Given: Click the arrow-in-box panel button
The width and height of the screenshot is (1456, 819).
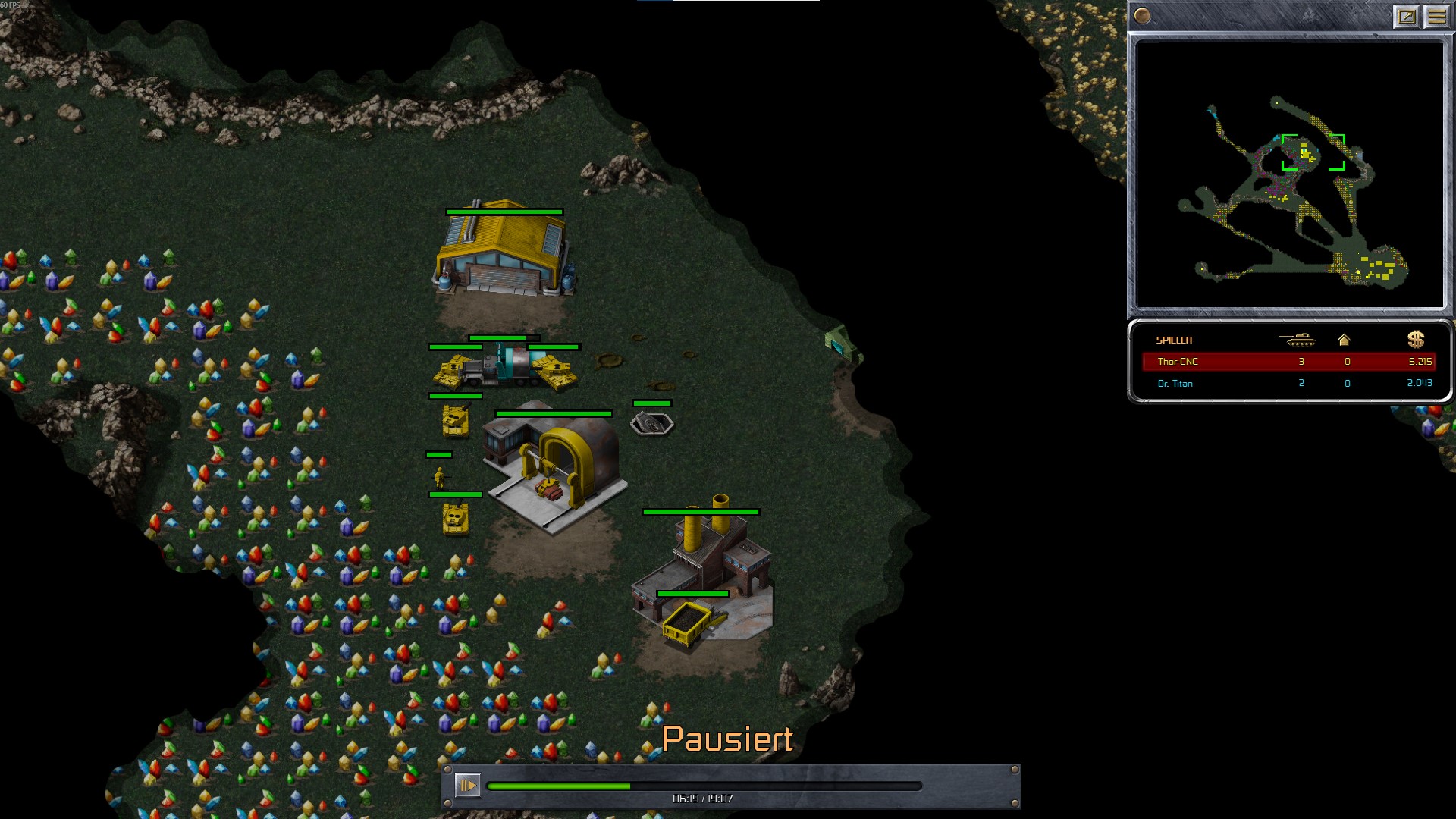Looking at the screenshot, I should (1407, 17).
